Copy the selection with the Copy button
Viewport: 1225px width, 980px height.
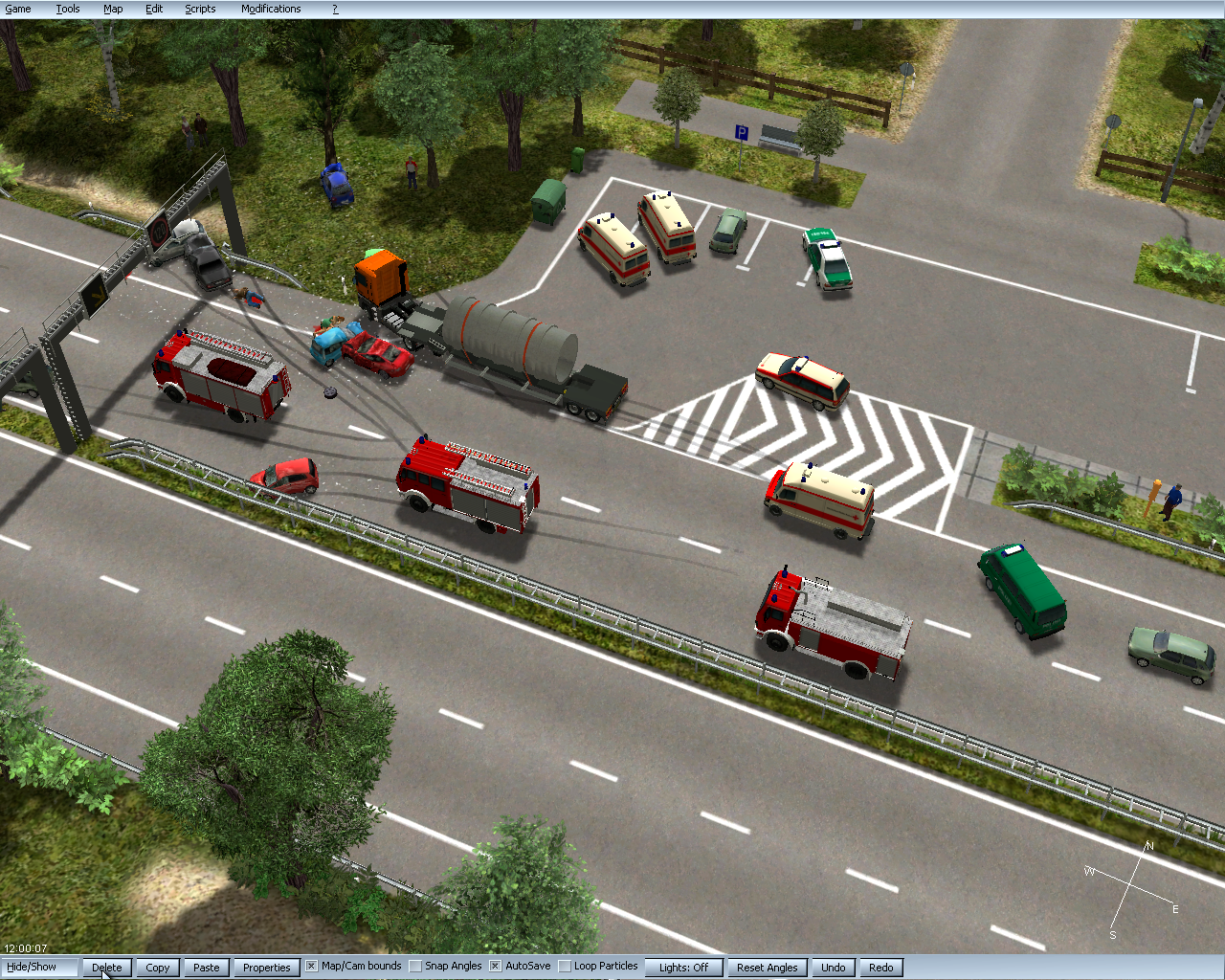(158, 968)
